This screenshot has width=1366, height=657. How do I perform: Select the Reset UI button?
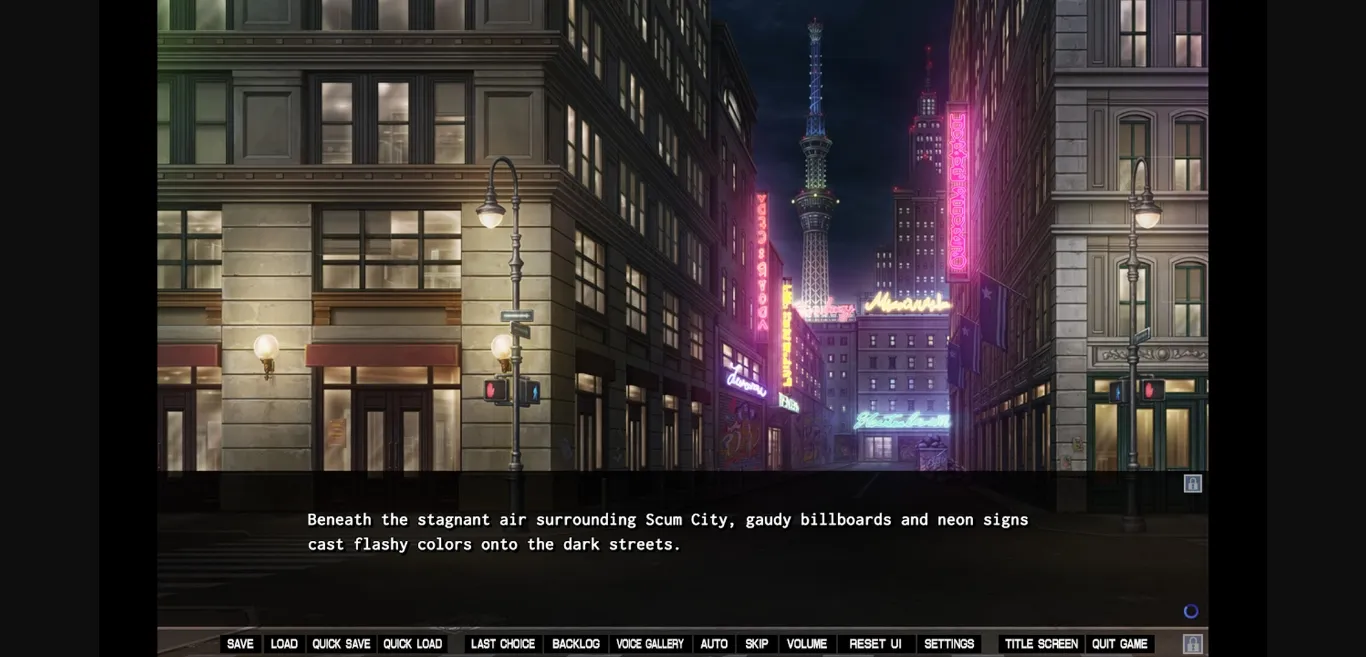point(875,644)
